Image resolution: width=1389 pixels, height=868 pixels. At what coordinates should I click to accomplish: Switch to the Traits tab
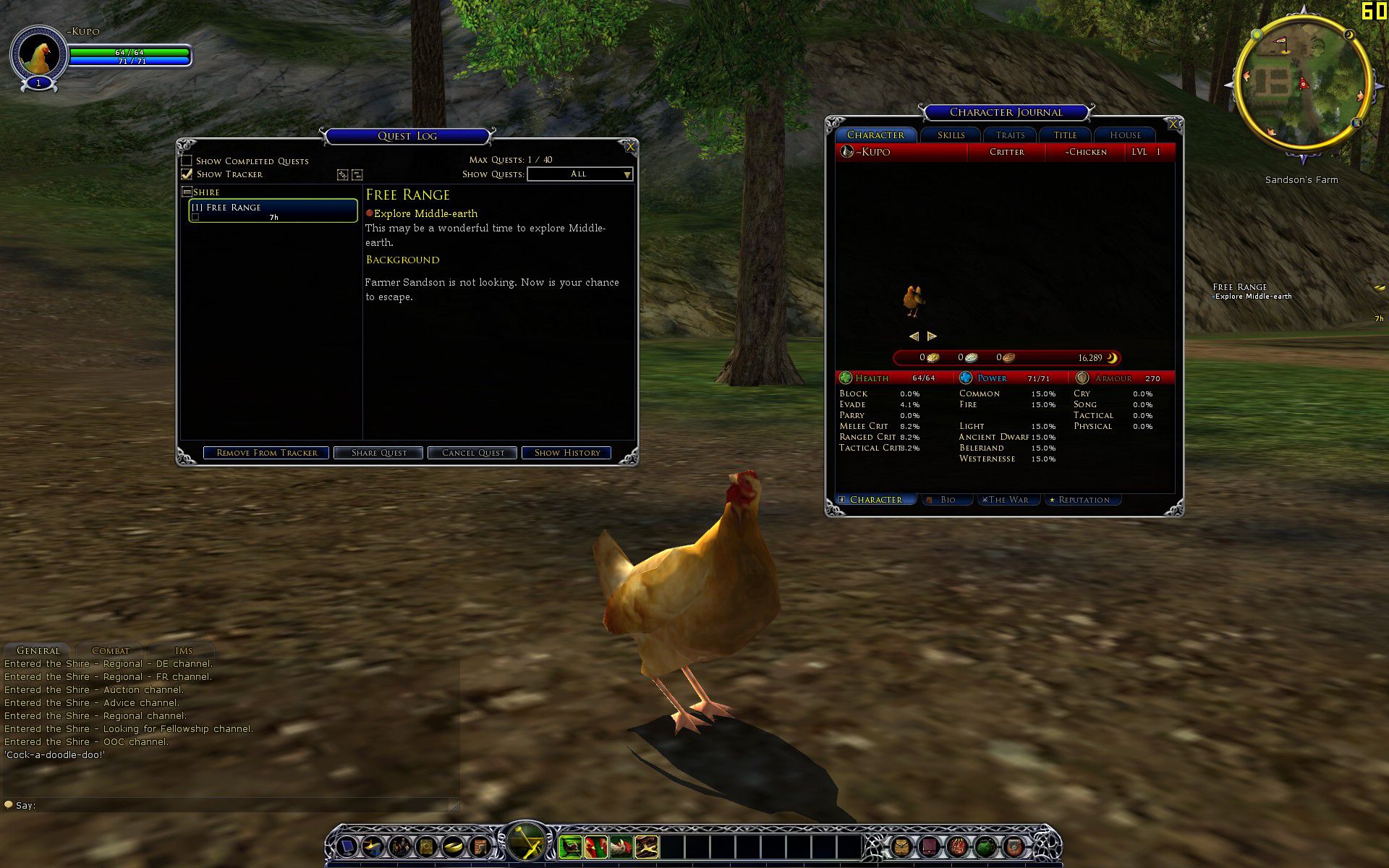click(1008, 135)
